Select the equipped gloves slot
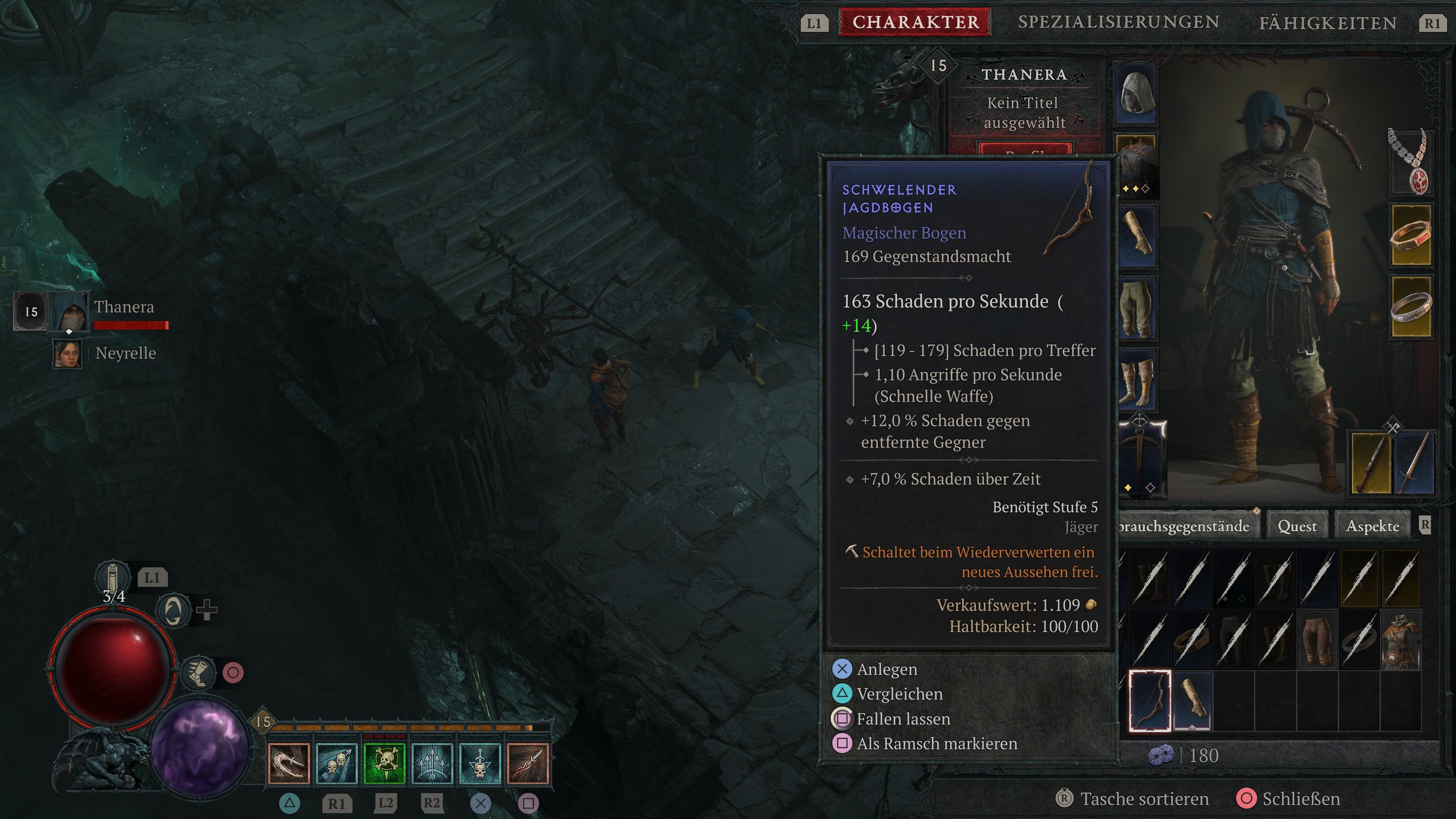The height and width of the screenshot is (819, 1456). click(x=1137, y=235)
